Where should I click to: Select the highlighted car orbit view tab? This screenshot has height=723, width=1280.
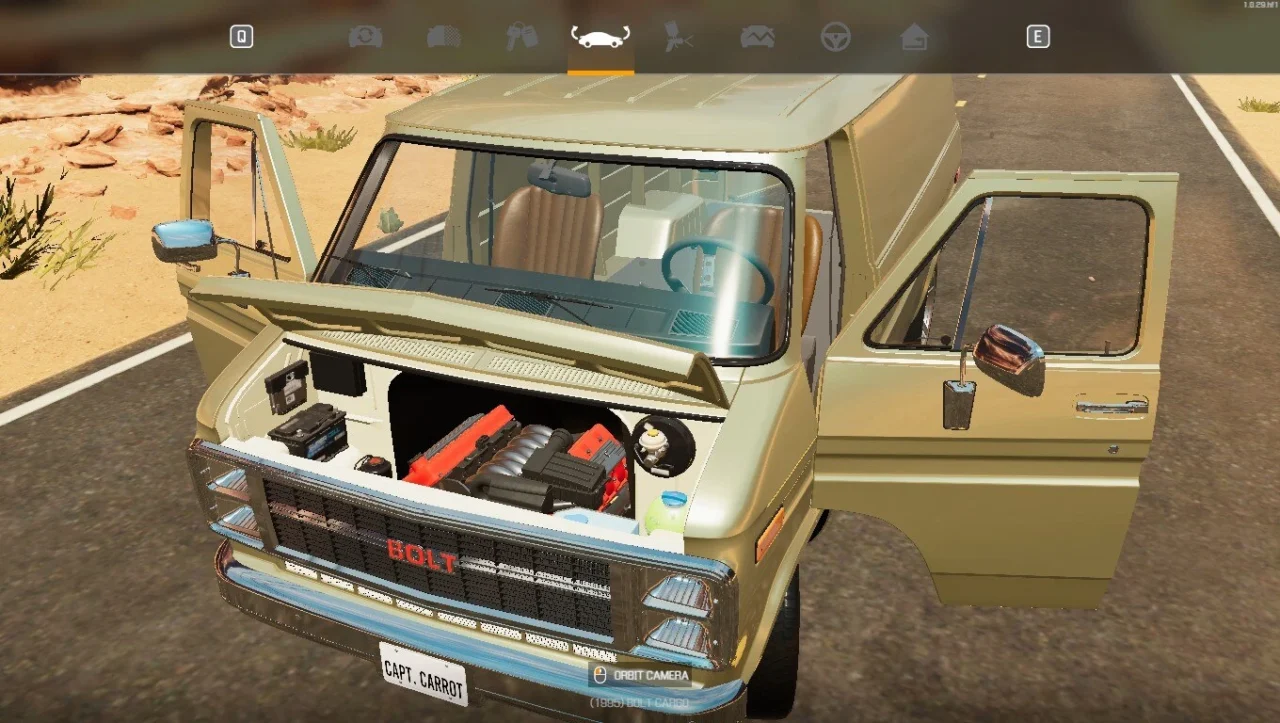[600, 37]
